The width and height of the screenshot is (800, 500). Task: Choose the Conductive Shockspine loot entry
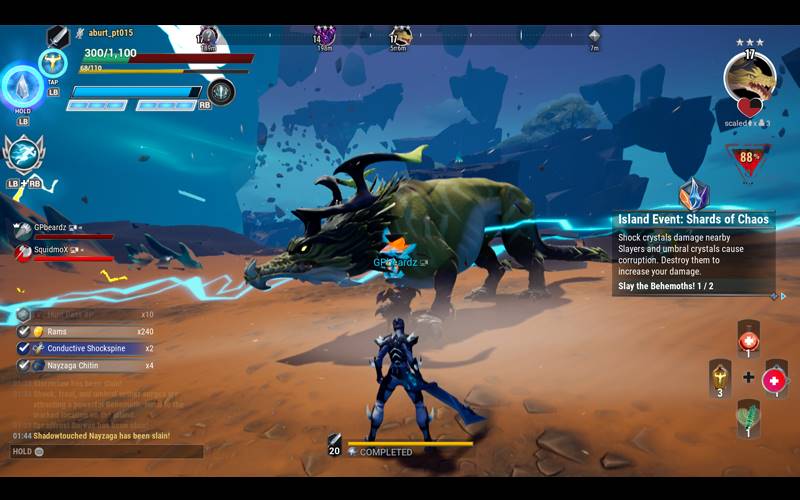(86, 348)
